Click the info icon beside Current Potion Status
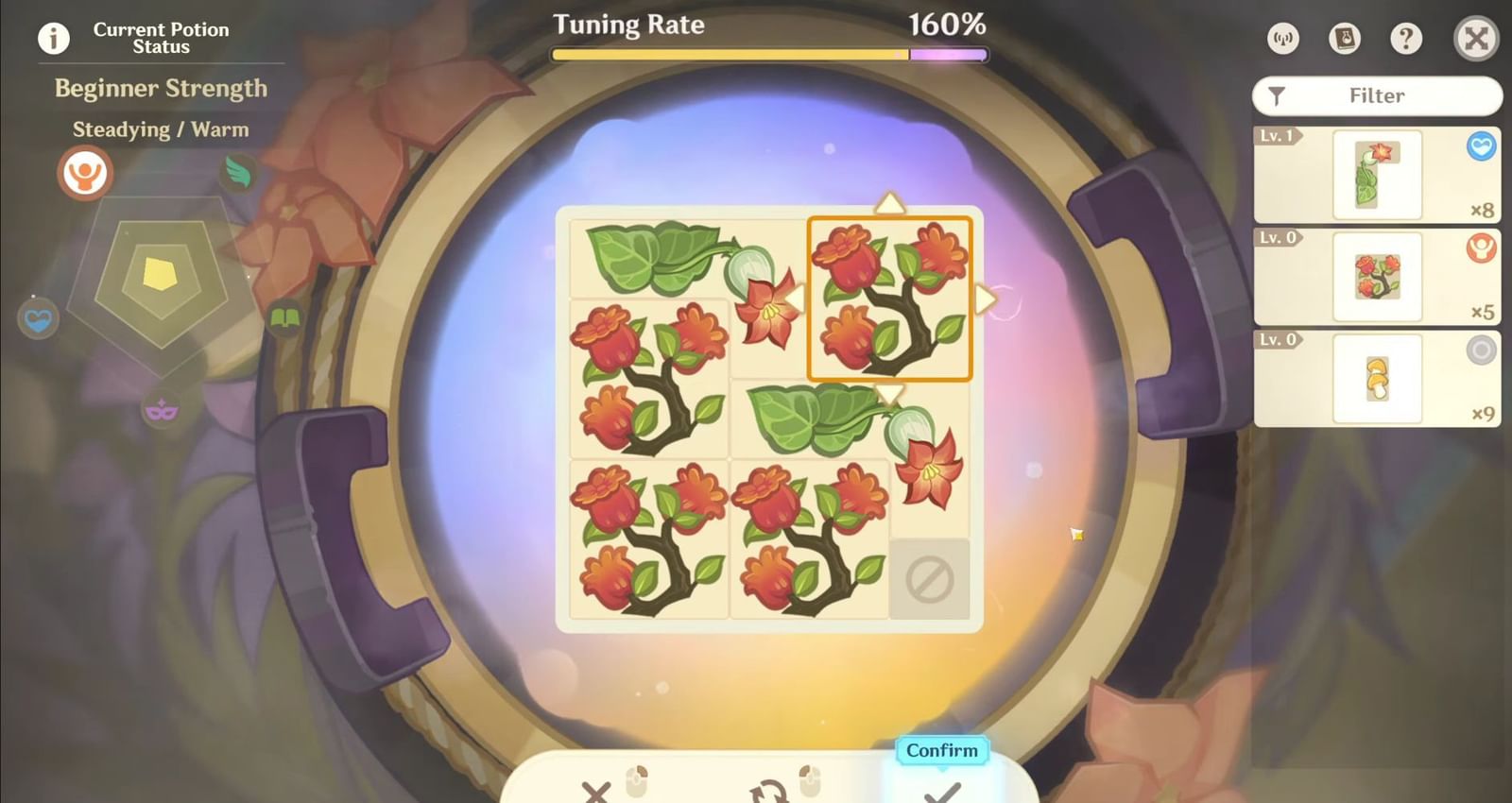Screen dimensions: 1512x803 coord(52,38)
